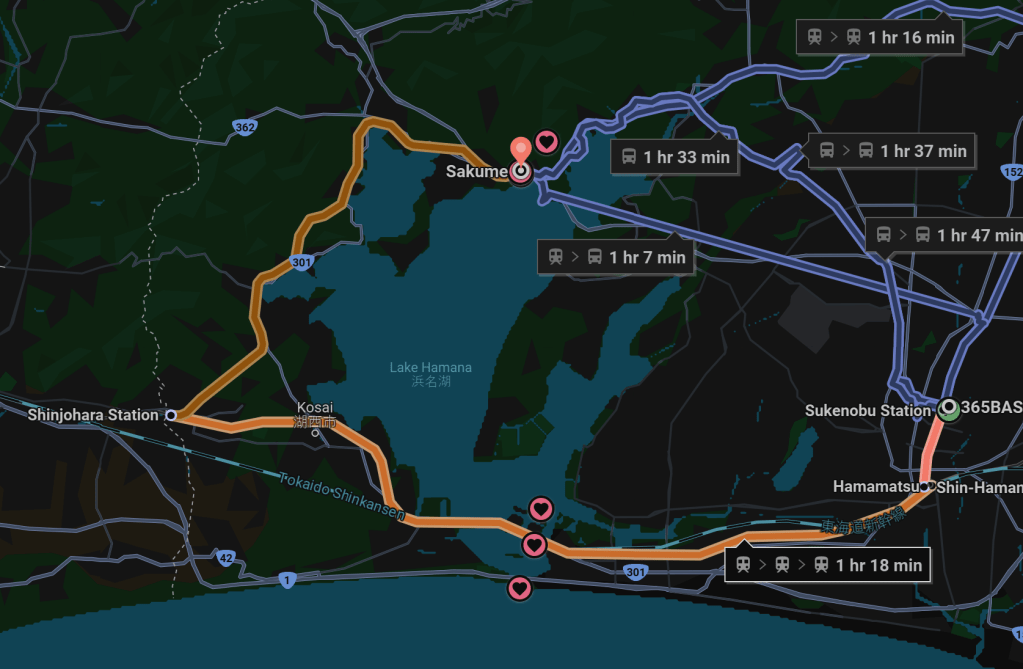Click the green 365BASE starting point marker
1023x669 pixels.
(947, 408)
